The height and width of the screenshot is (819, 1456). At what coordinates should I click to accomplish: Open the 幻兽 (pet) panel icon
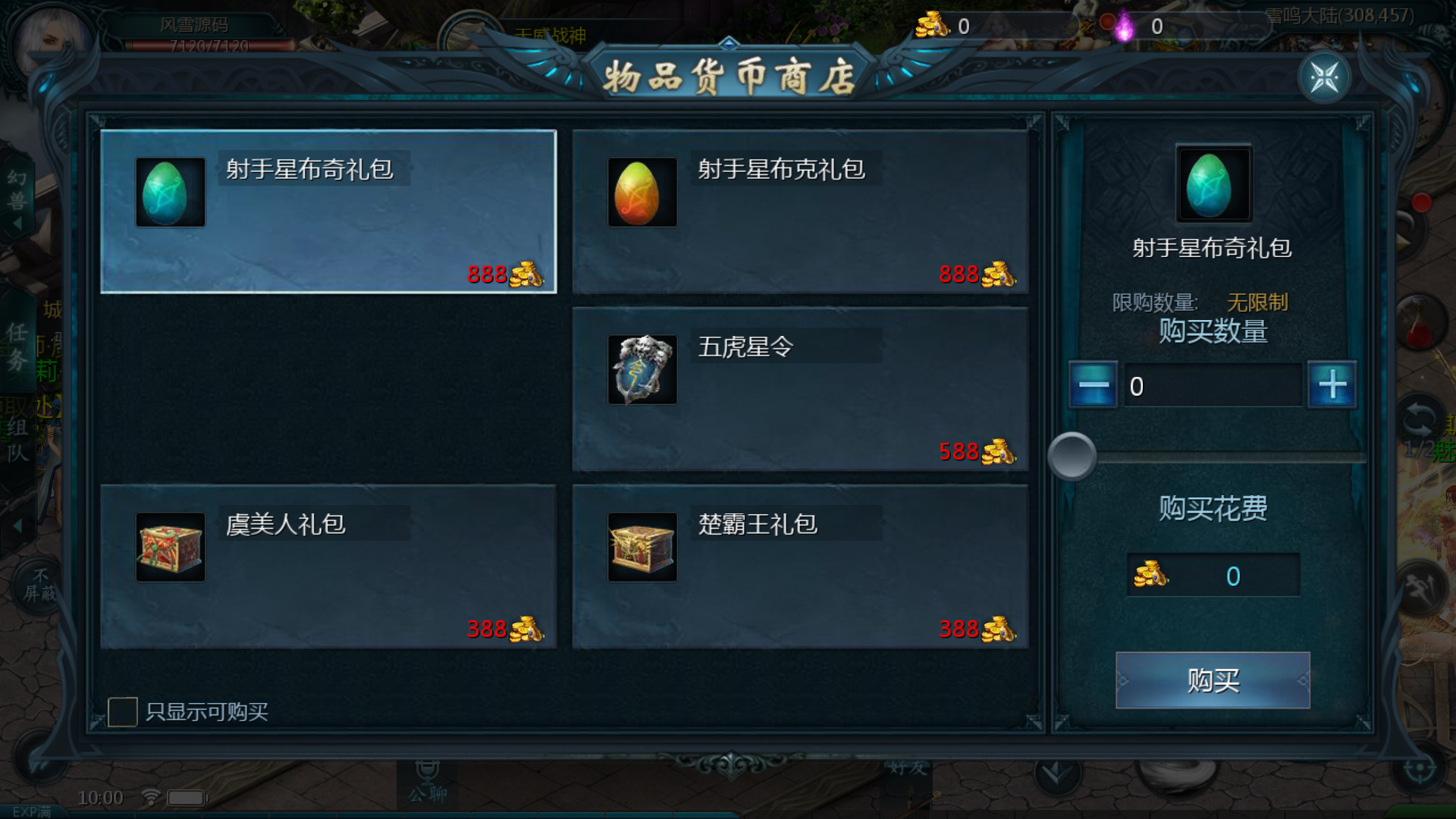(x=17, y=191)
